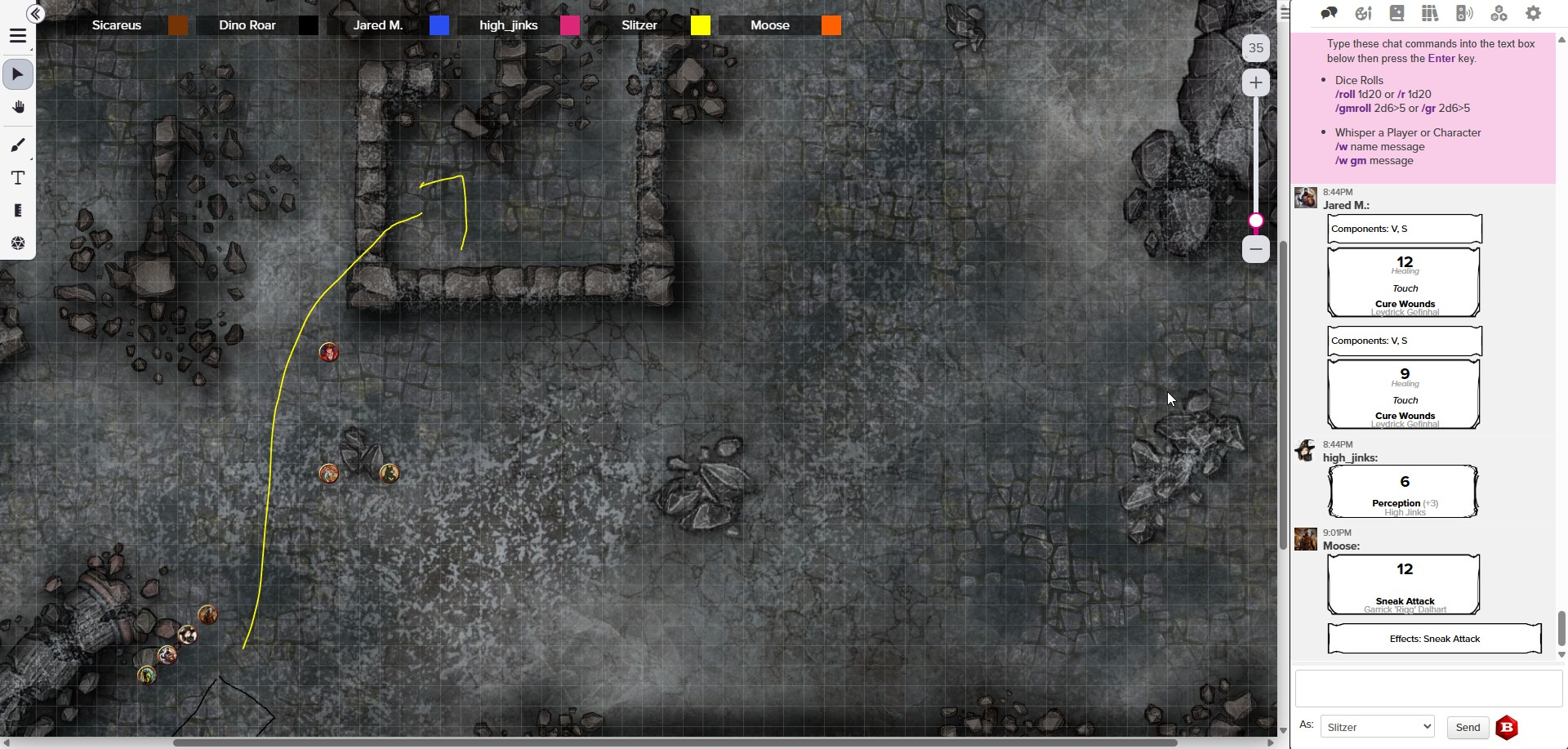
Task: Open the speaking-as Slitzer dropdown
Action: pos(1377,727)
